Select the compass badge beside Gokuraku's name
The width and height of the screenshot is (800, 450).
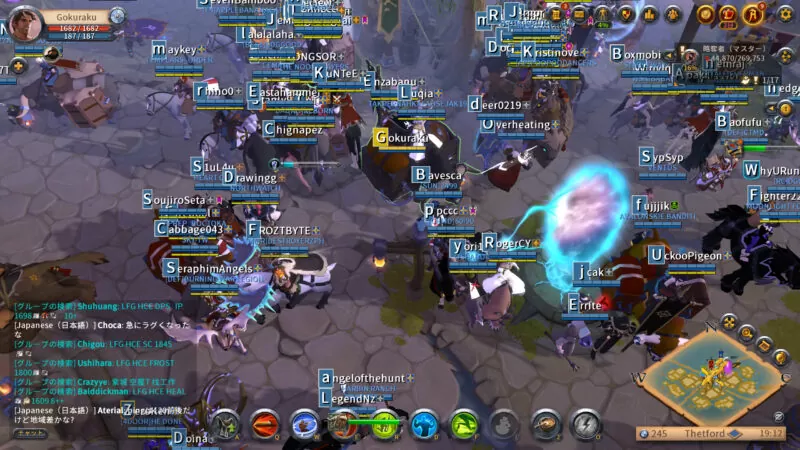117,17
